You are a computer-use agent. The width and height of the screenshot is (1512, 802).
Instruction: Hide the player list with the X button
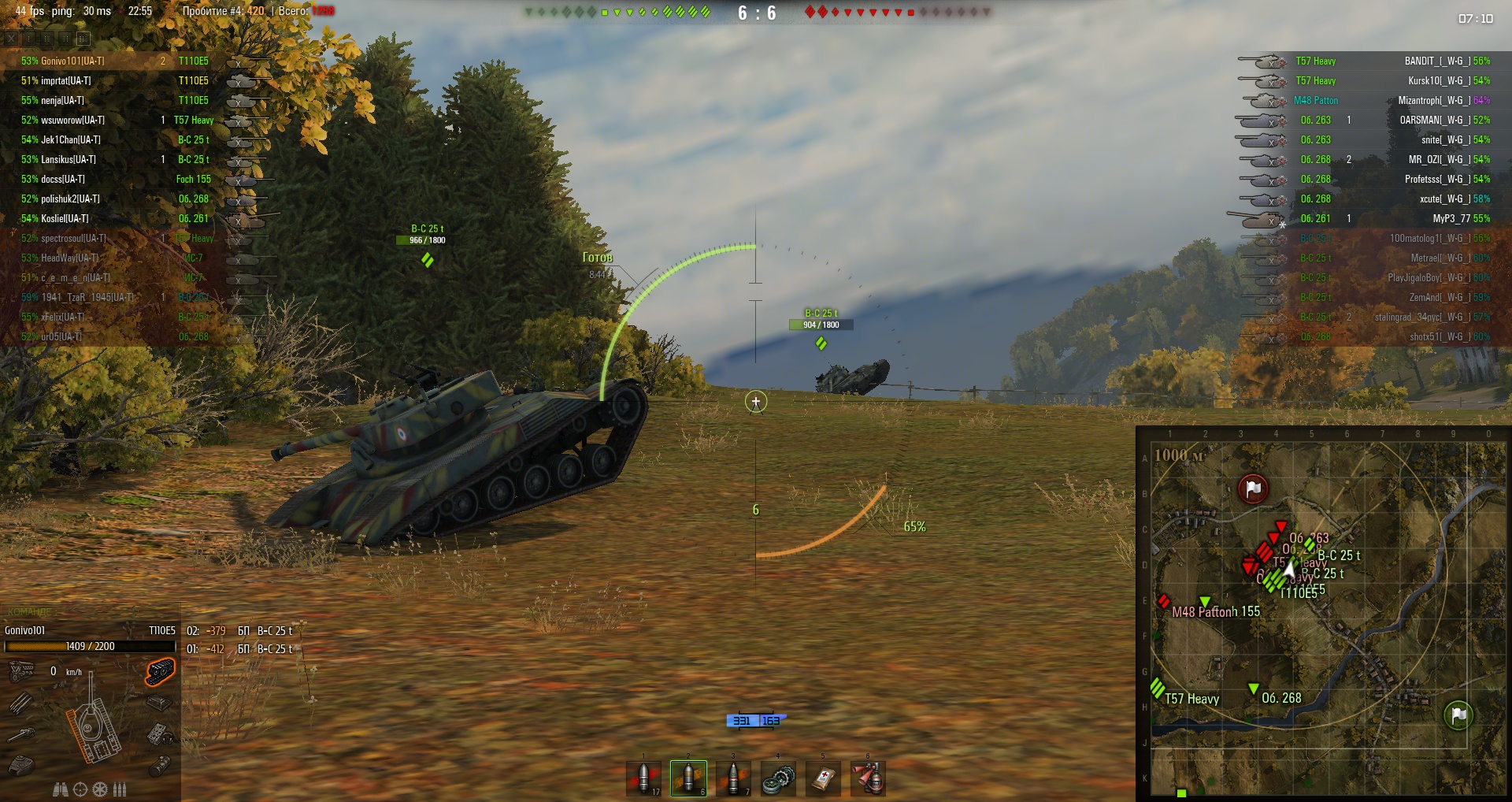(11, 38)
